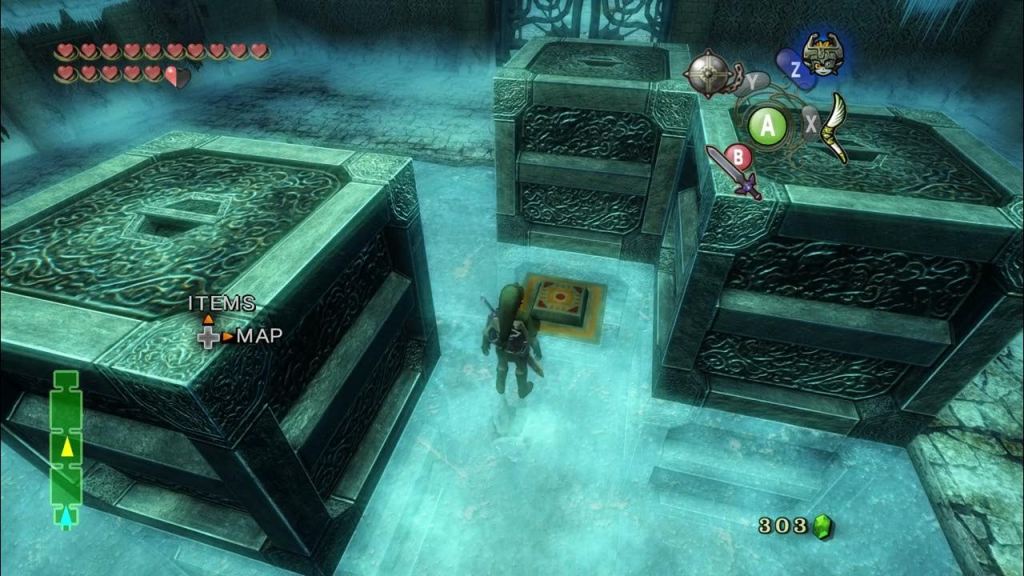
Task: Open the ITEMS screen label
Action: 221,302
